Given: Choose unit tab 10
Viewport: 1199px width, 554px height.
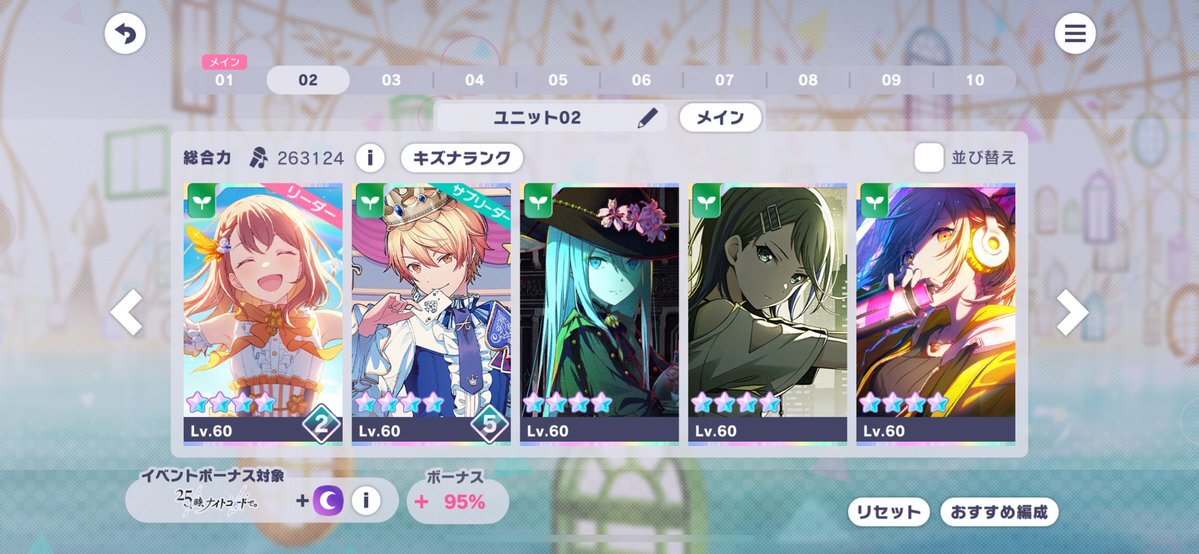Looking at the screenshot, I should pyautogui.click(x=974, y=80).
